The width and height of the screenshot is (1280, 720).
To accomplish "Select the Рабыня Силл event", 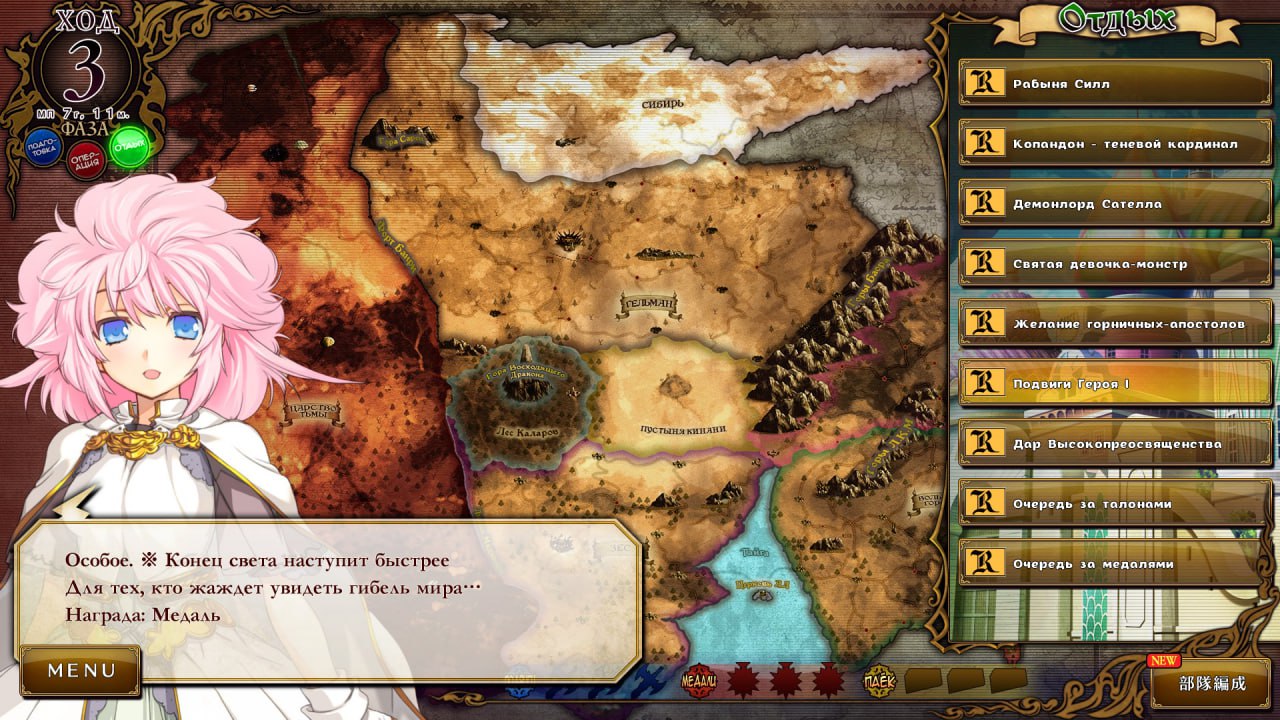I will coord(1114,84).
